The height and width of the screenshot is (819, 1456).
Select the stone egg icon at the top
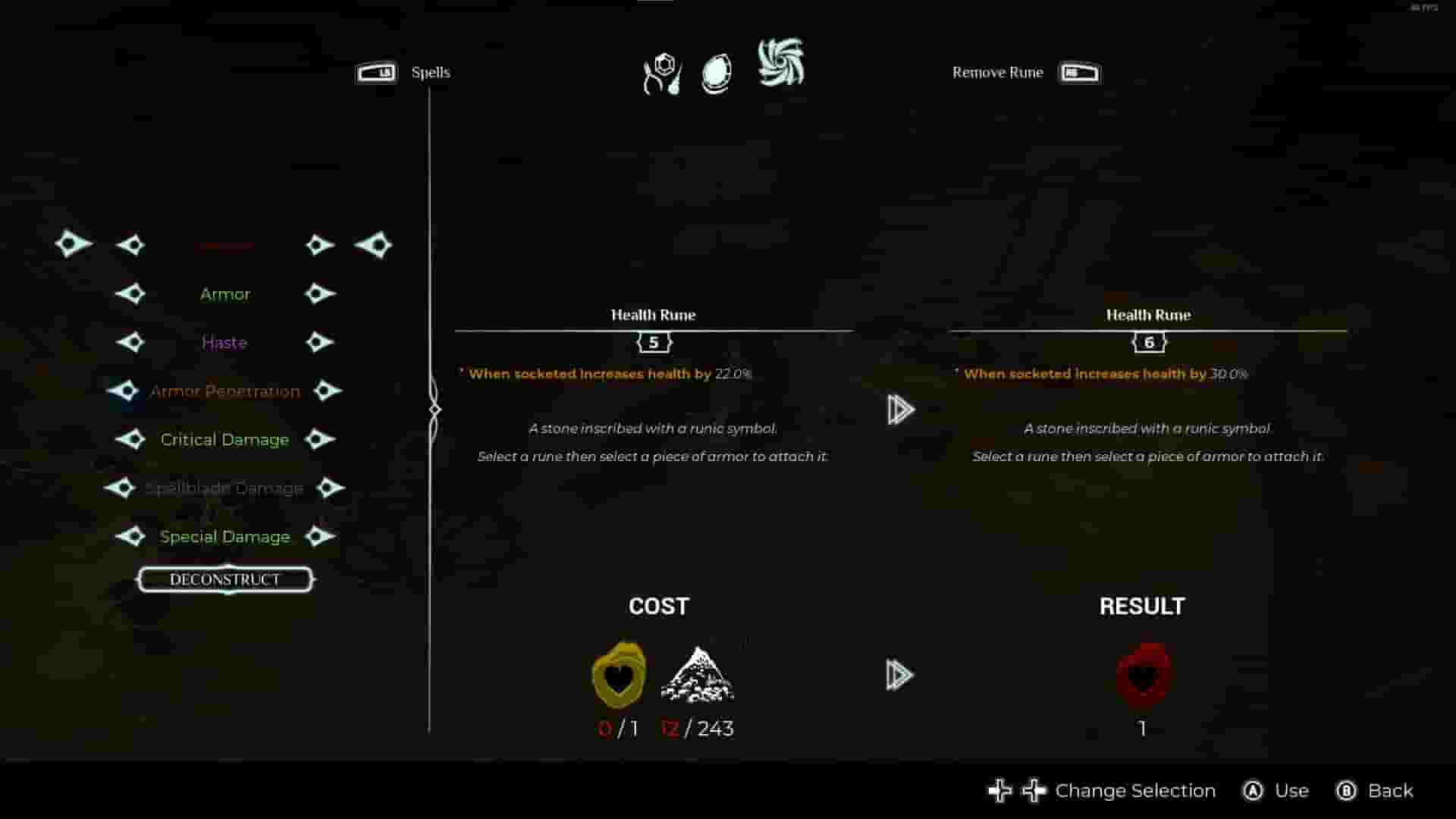coord(715,72)
